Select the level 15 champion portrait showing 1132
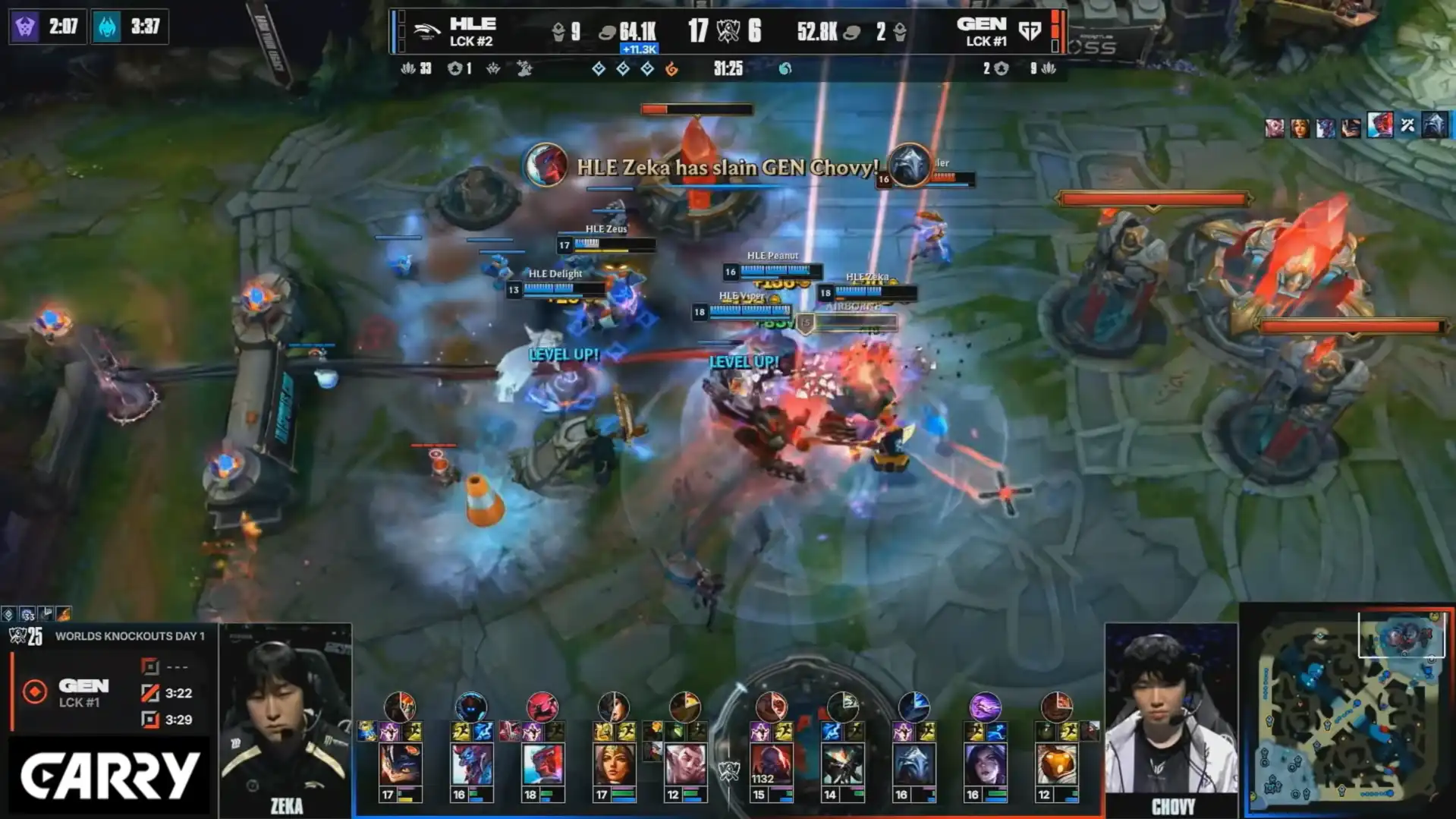Viewport: 1456px width, 819px height. tap(770, 765)
